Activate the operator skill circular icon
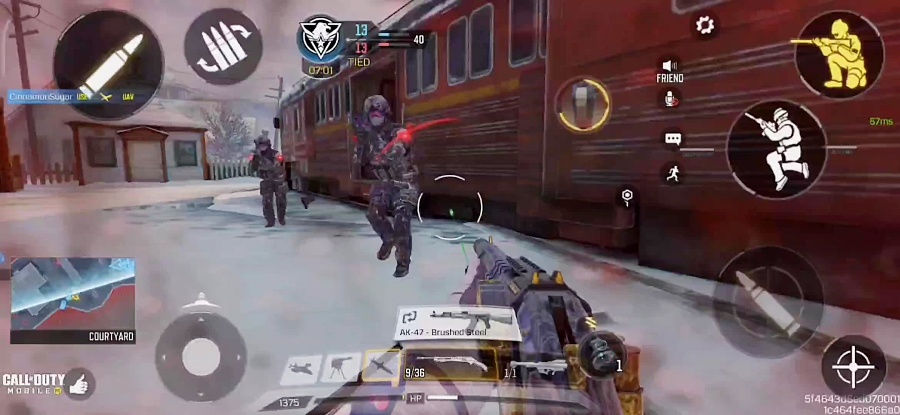 584,105
